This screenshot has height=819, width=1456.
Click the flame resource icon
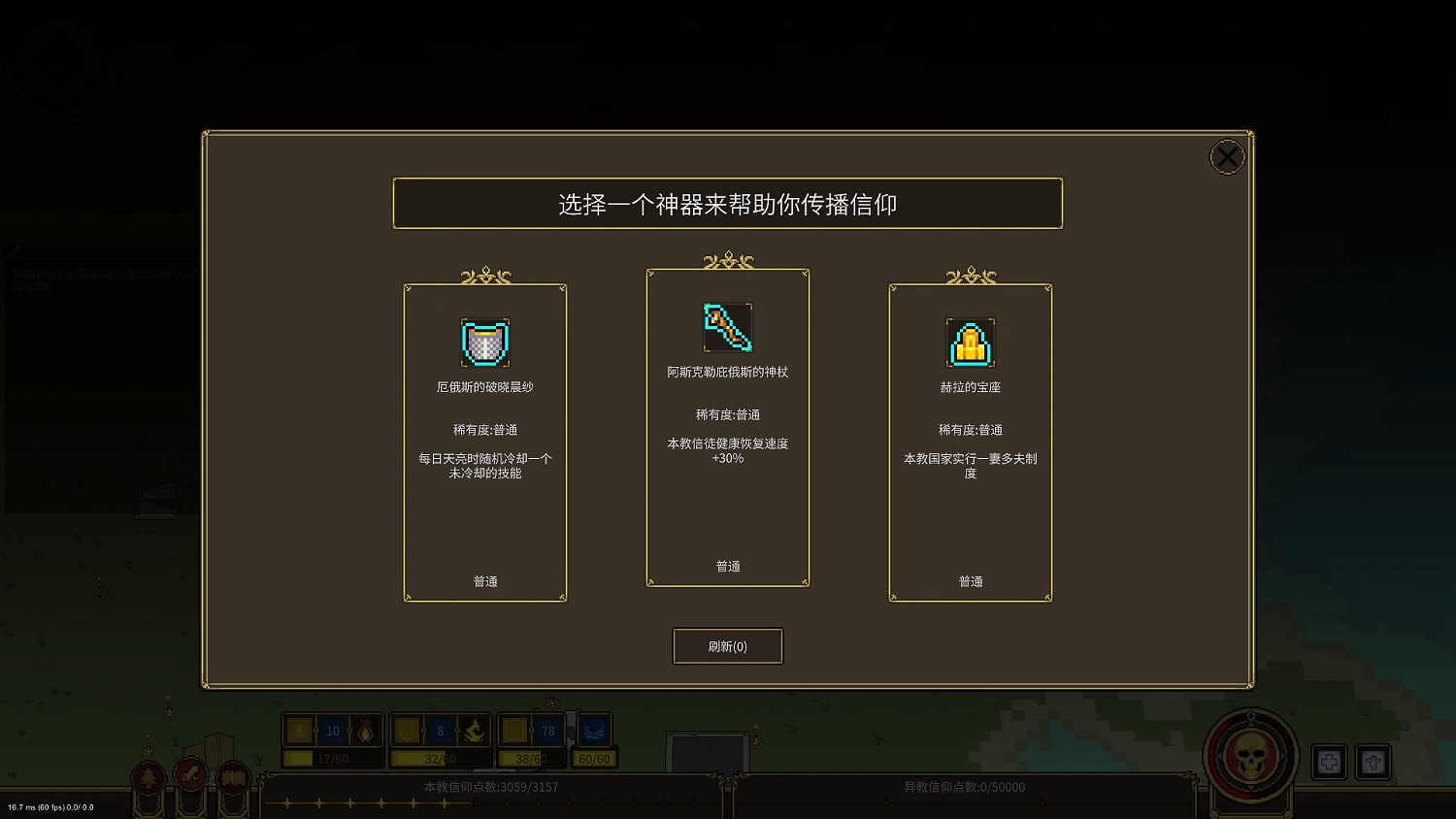[365, 731]
